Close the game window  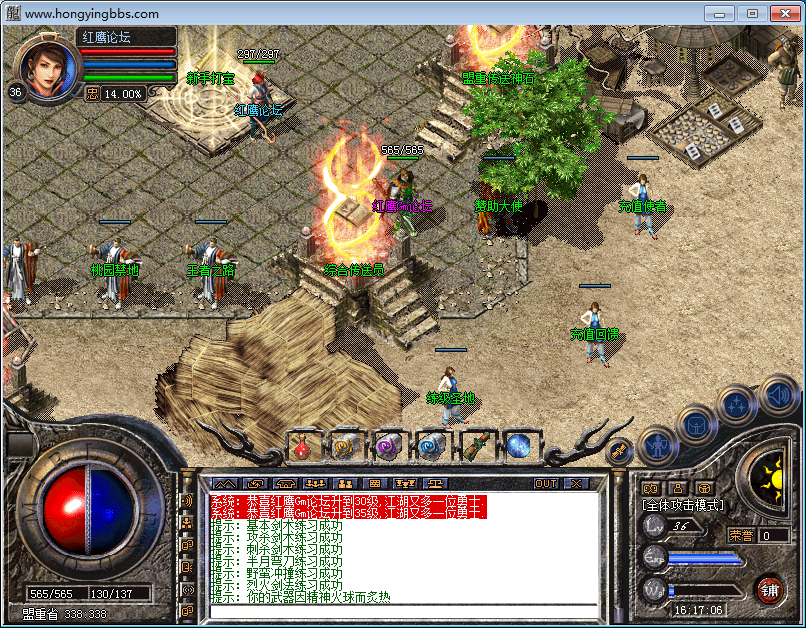point(784,13)
